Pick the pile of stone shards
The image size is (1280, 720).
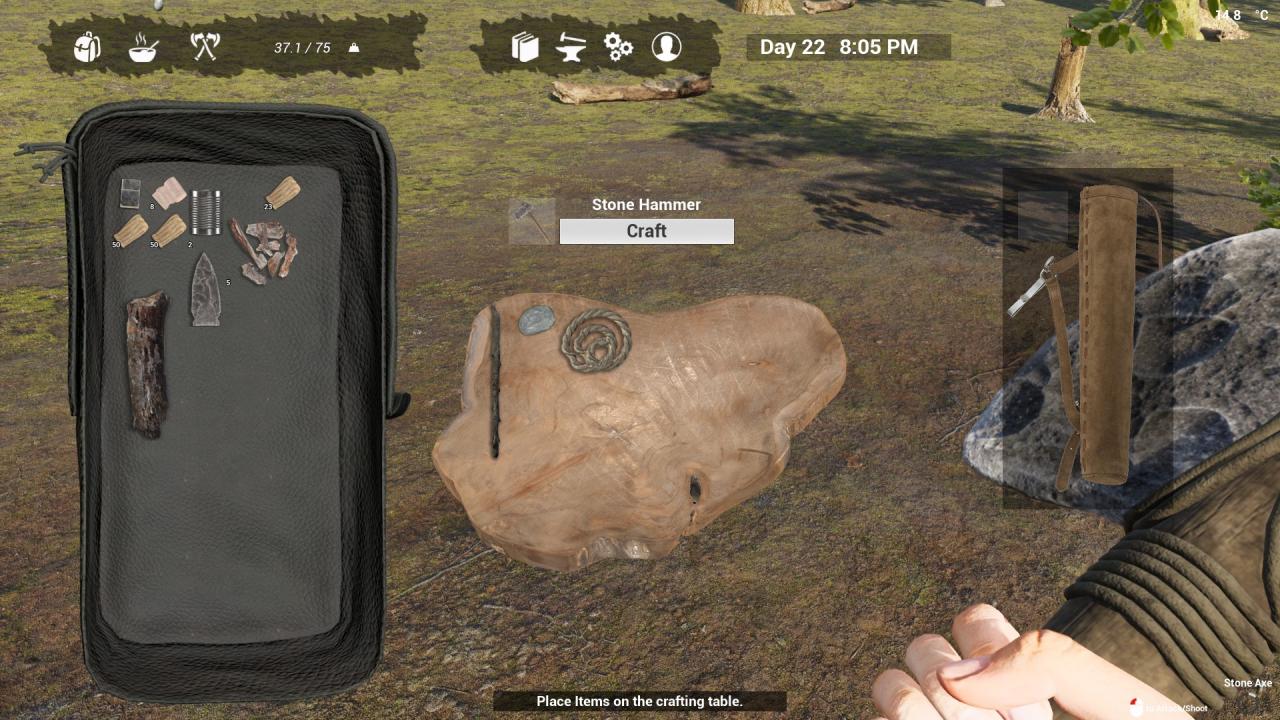[264, 250]
